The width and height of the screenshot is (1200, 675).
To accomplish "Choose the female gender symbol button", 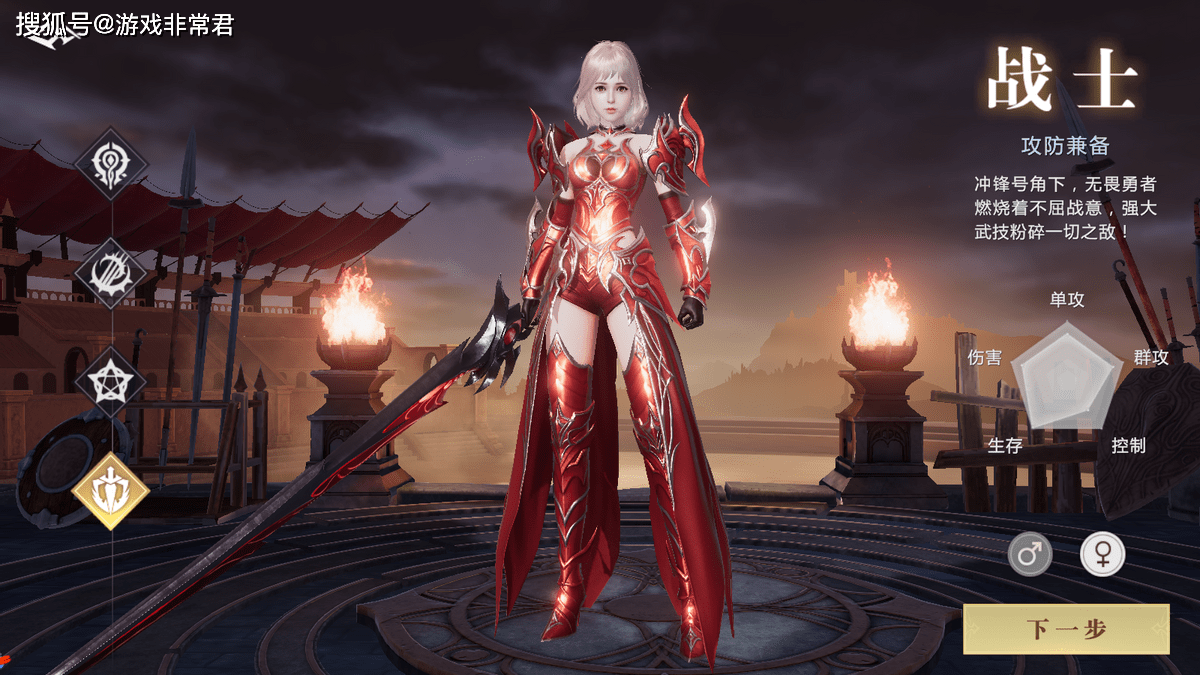I will (1102, 553).
